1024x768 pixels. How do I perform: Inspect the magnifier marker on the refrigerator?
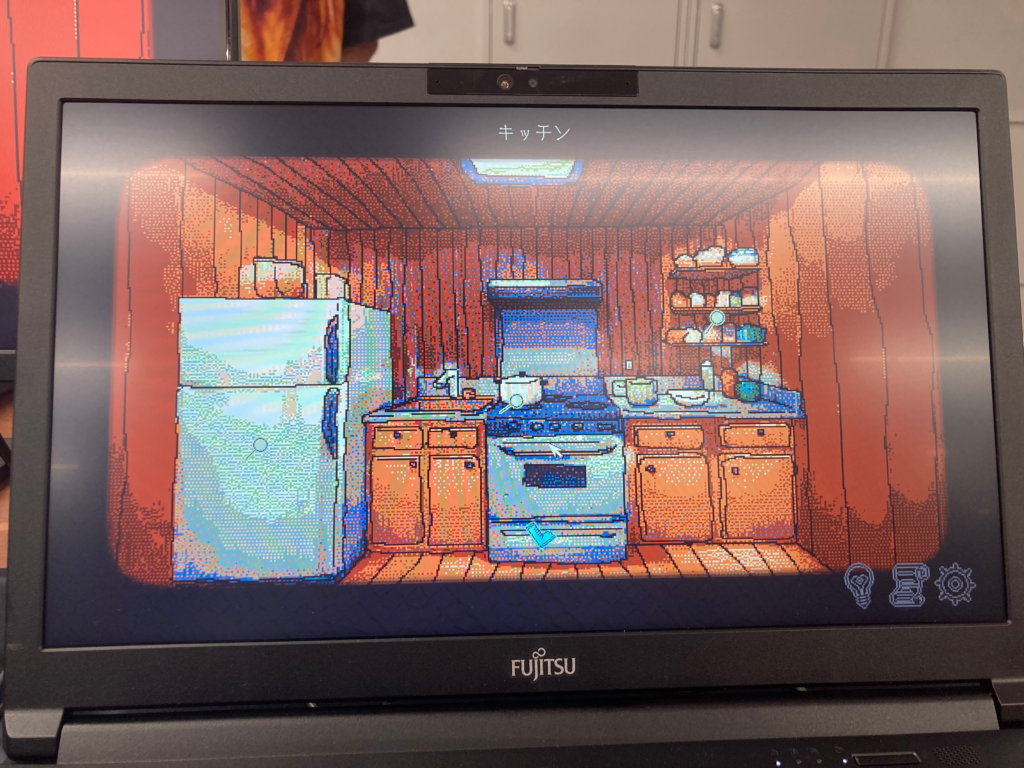point(260,444)
